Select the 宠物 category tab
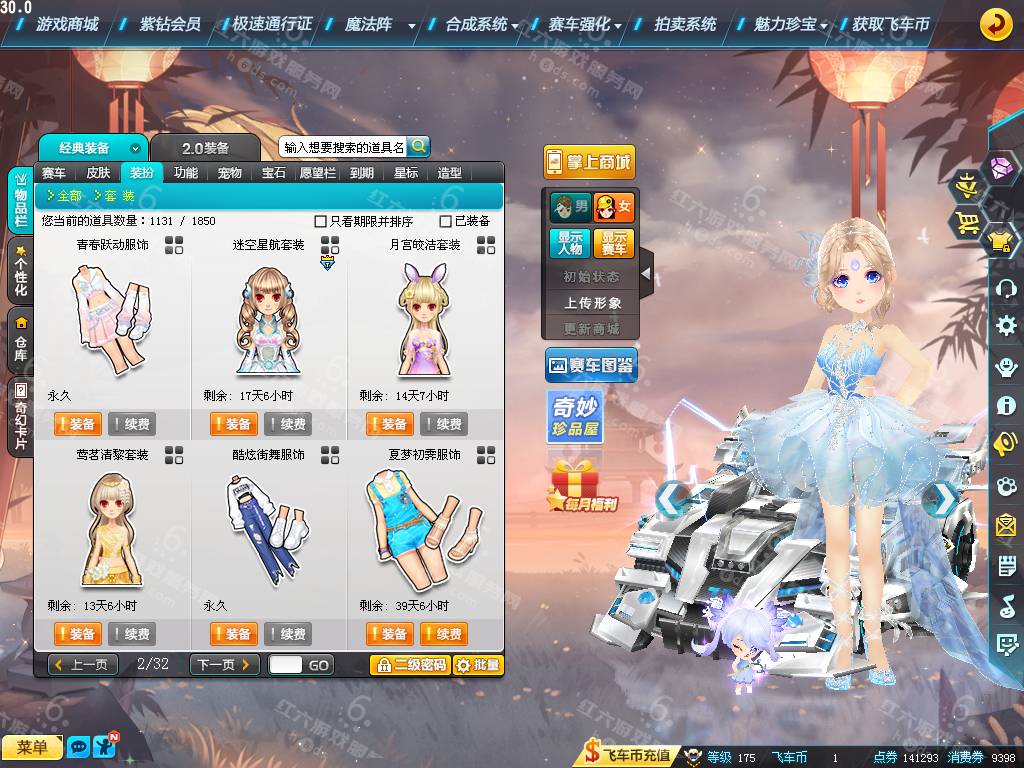 (x=230, y=173)
